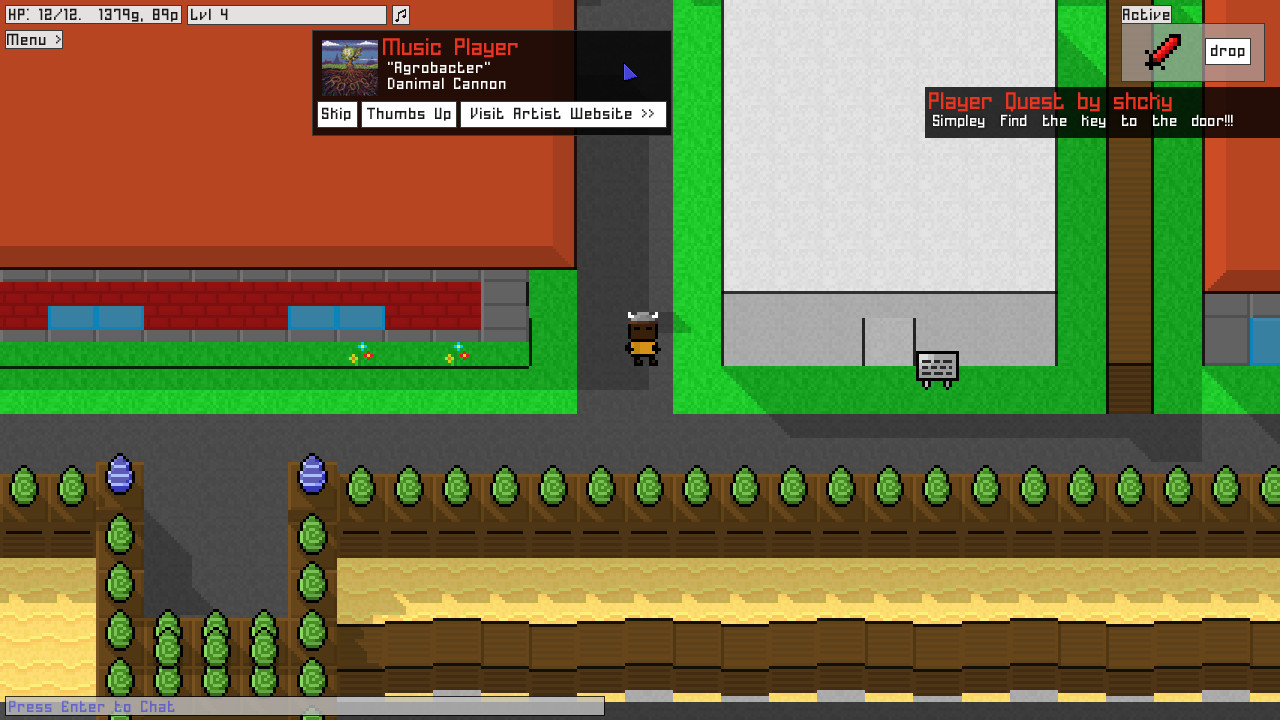Open the Visit Artist Website link

pos(563,114)
